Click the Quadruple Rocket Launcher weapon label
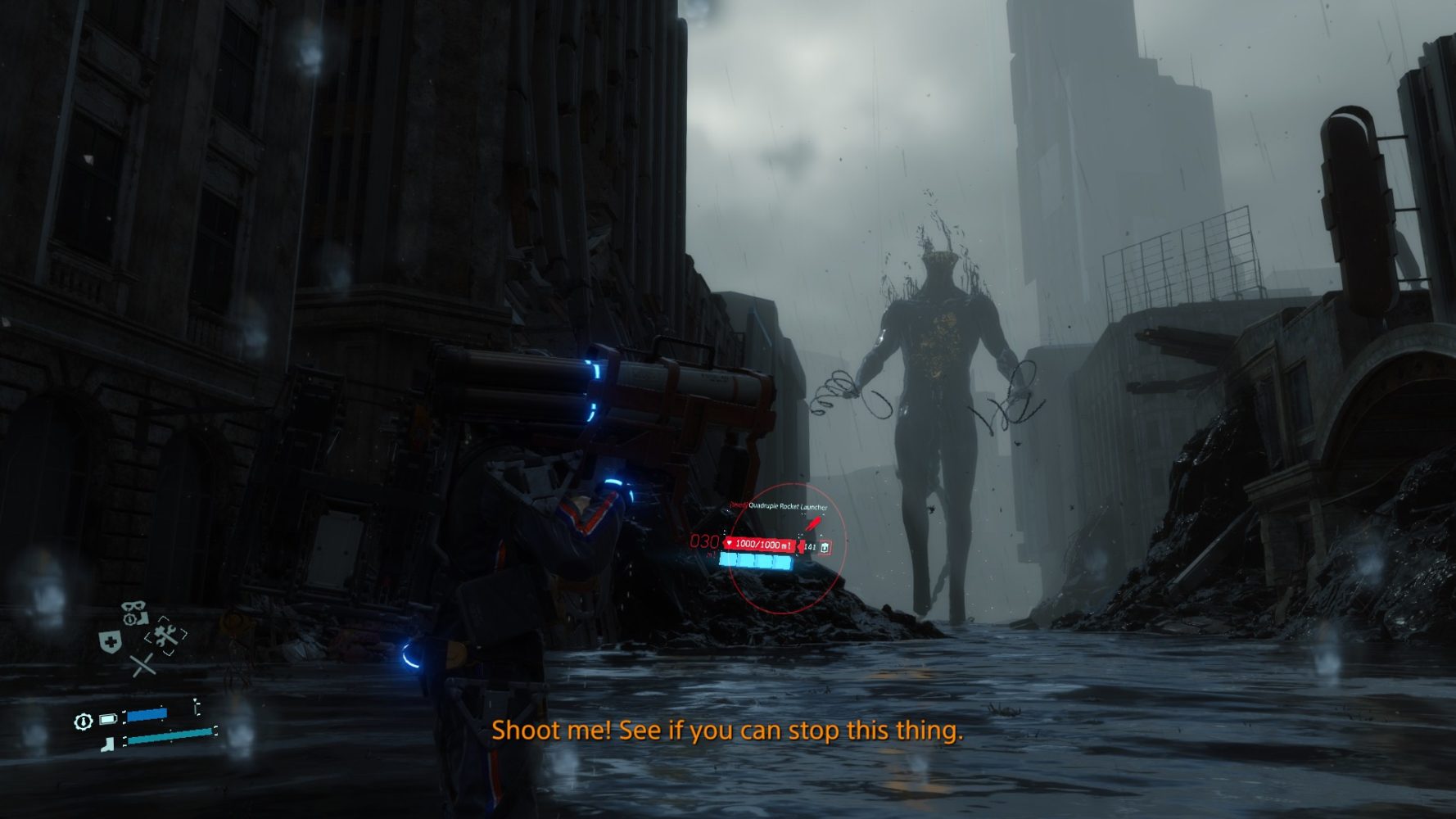Viewport: 1456px width, 819px height. click(x=787, y=506)
